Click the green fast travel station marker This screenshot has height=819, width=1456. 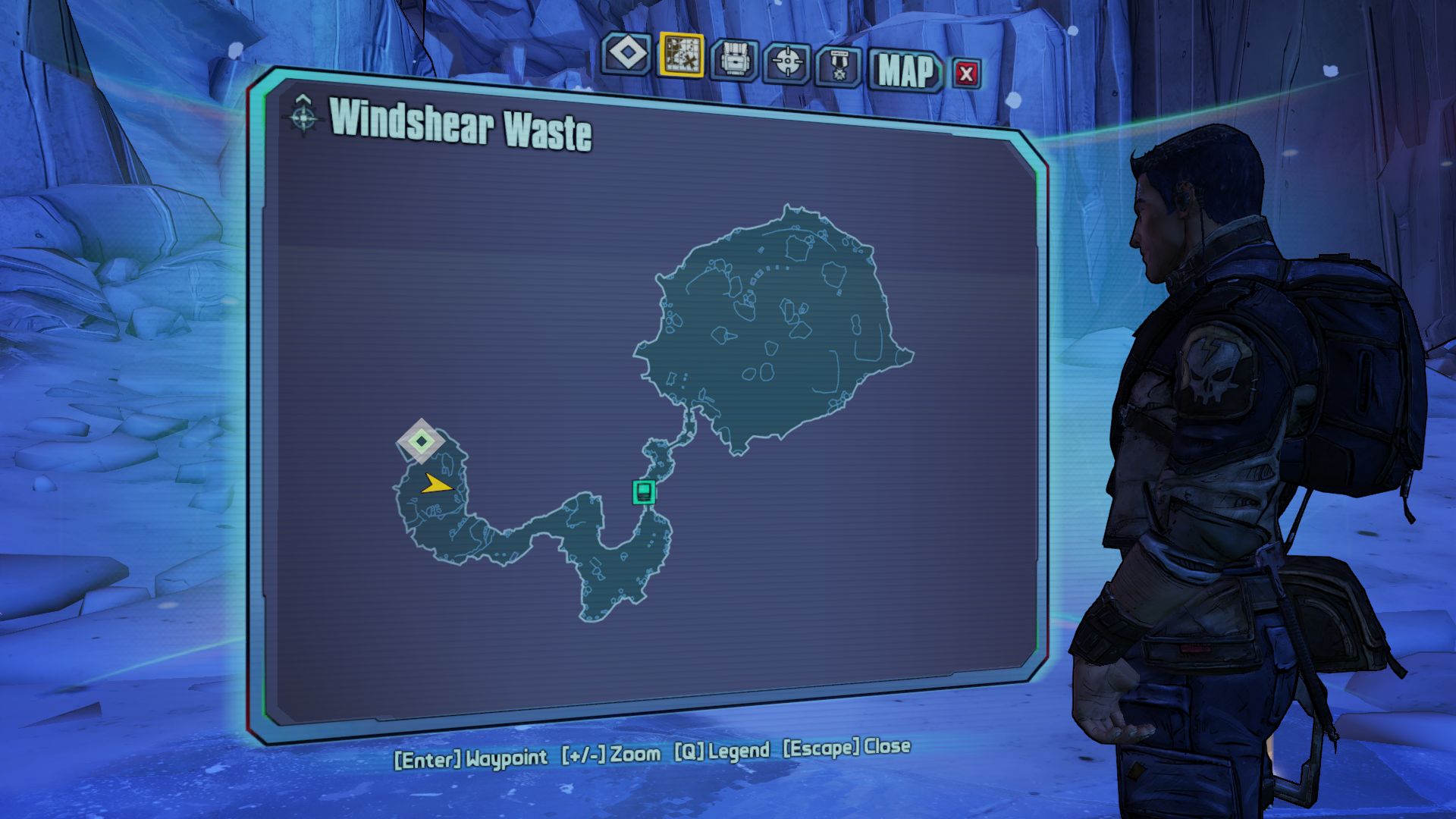(x=644, y=491)
